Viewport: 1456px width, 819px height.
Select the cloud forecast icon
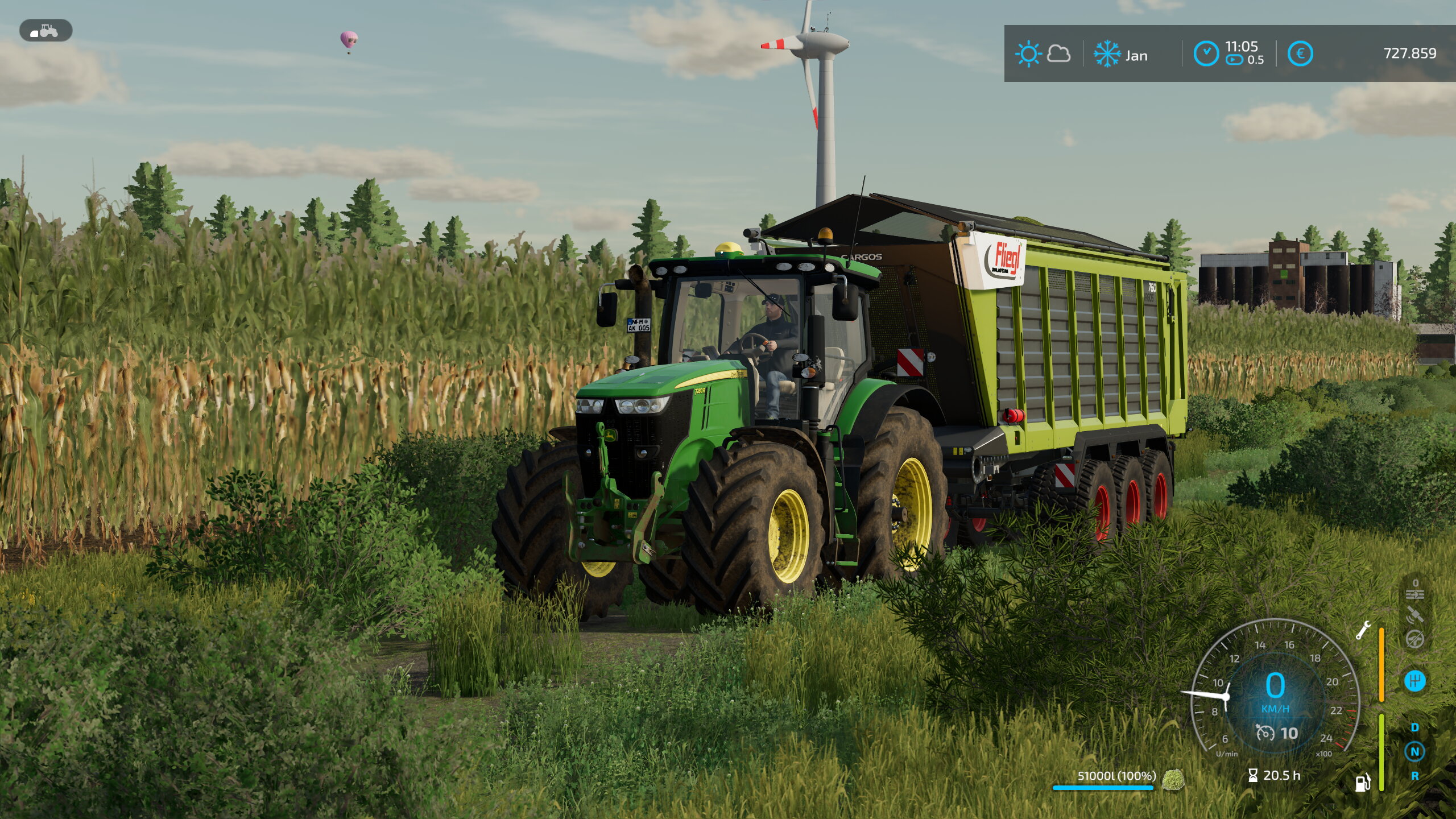pyautogui.click(x=1058, y=54)
